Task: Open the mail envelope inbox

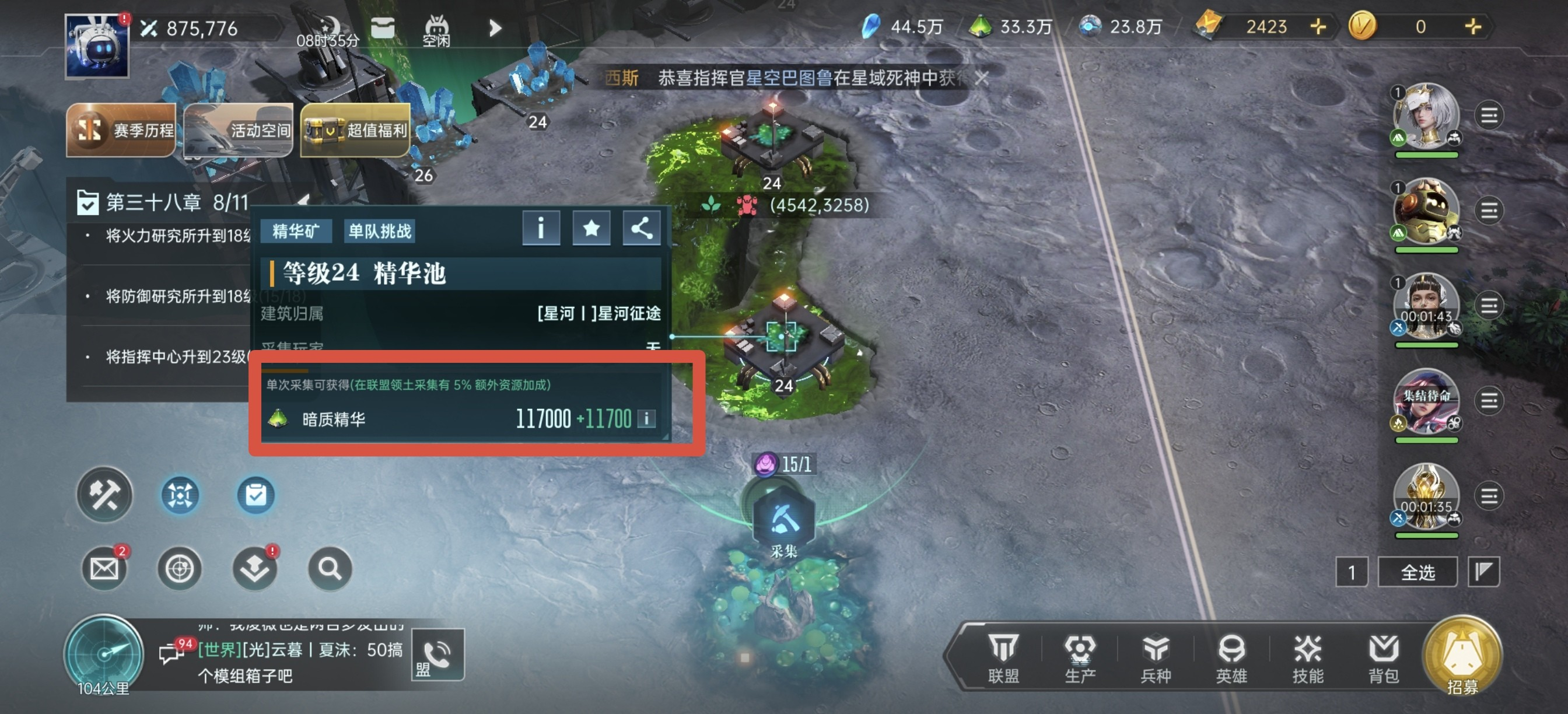Action: [x=104, y=569]
